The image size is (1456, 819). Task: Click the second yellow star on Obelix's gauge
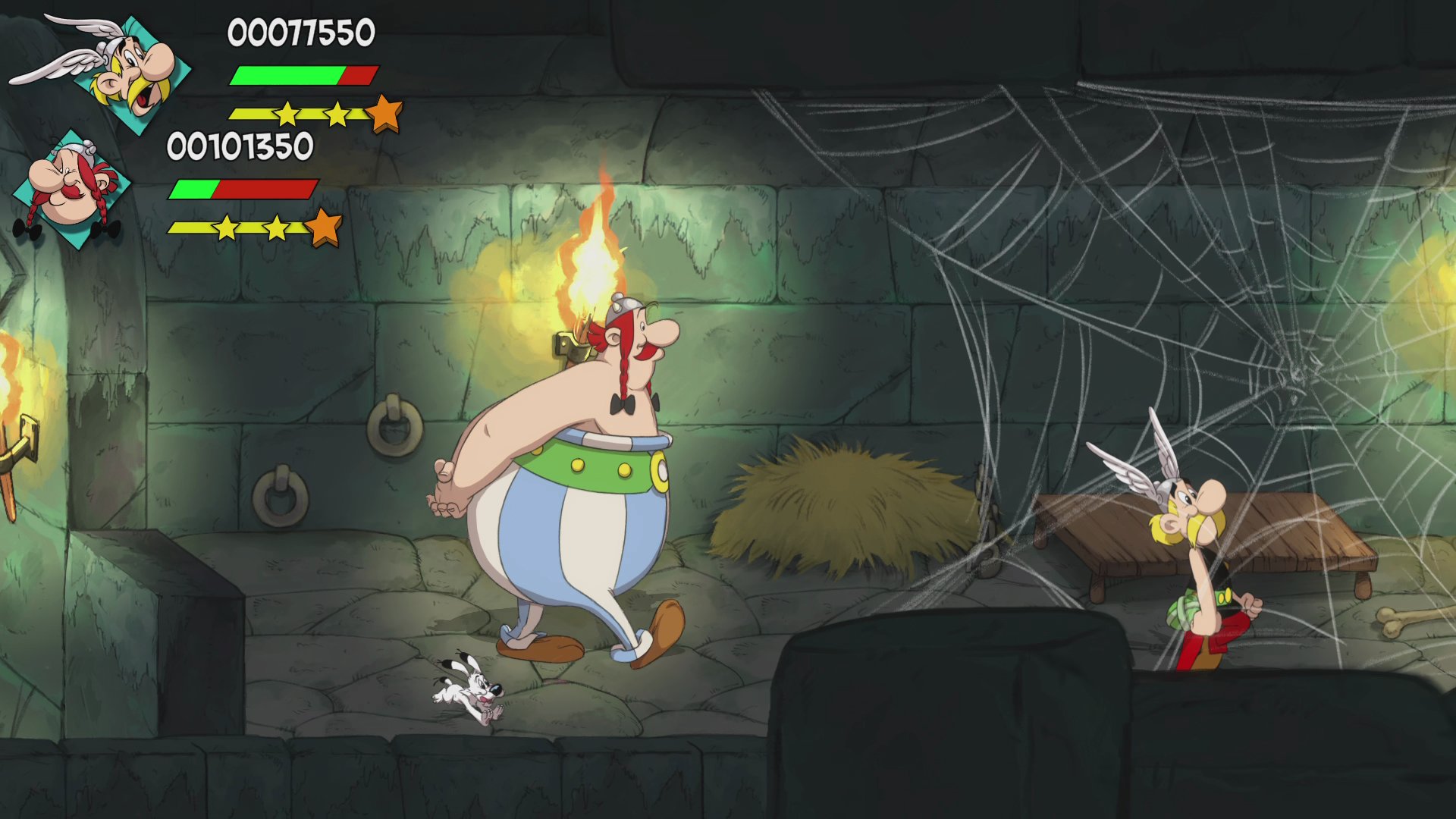(275, 227)
